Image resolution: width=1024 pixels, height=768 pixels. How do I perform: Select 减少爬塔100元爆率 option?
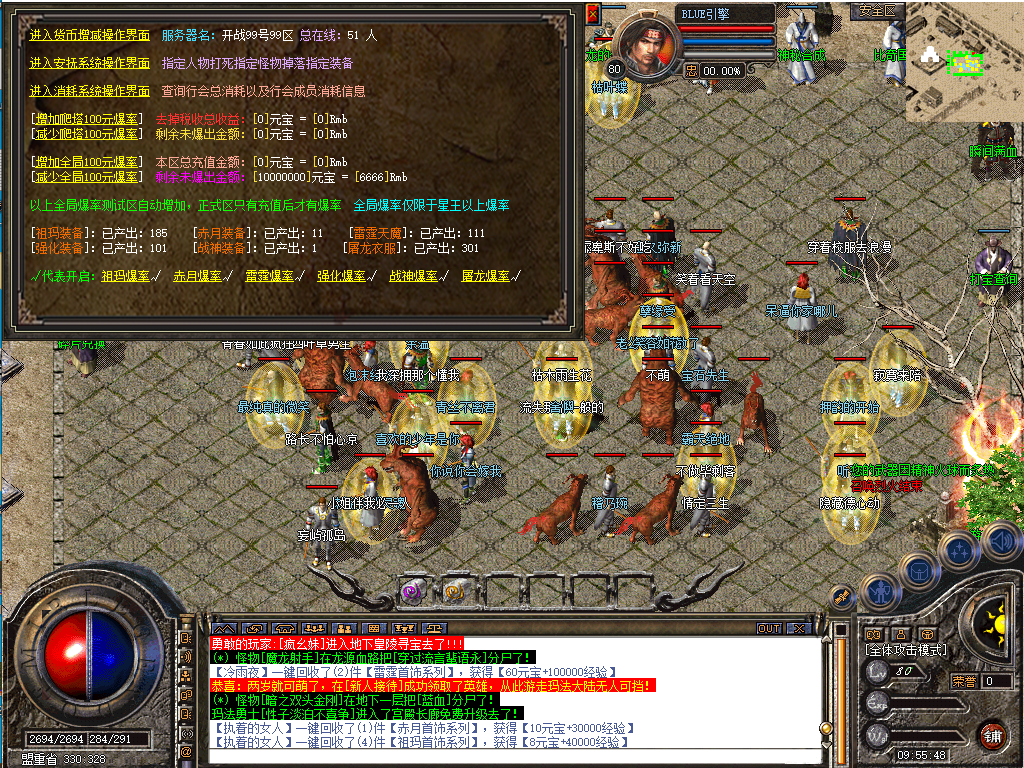click(88, 133)
